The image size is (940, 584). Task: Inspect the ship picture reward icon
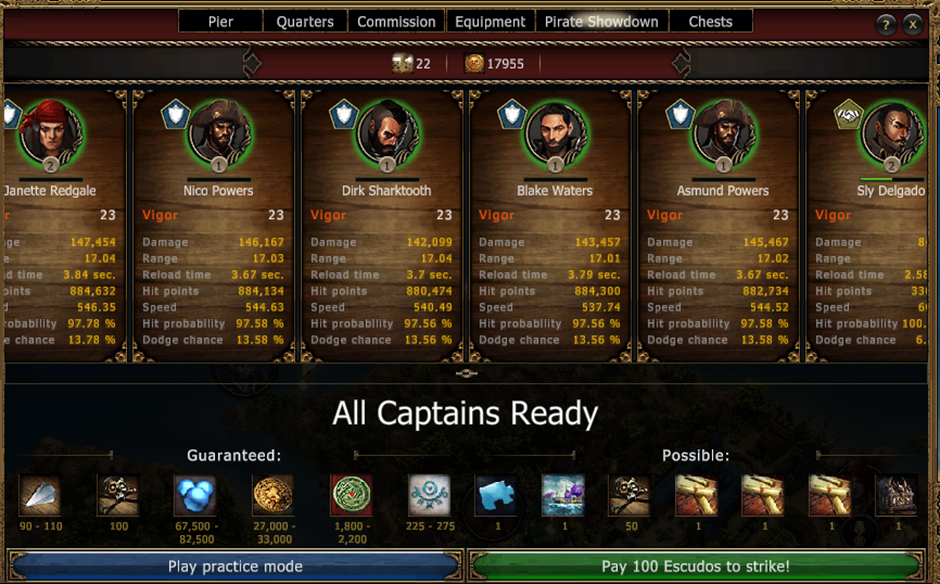(563, 496)
